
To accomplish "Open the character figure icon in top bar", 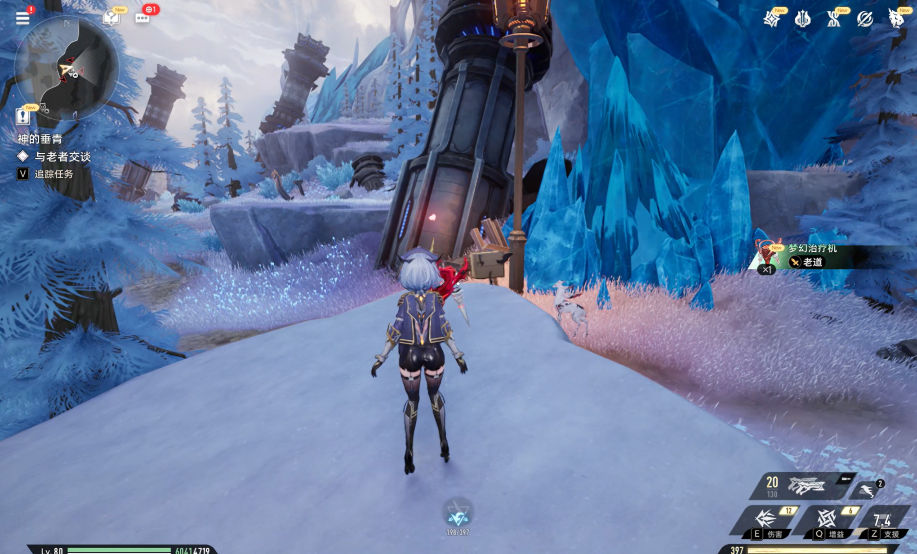I will point(897,18).
